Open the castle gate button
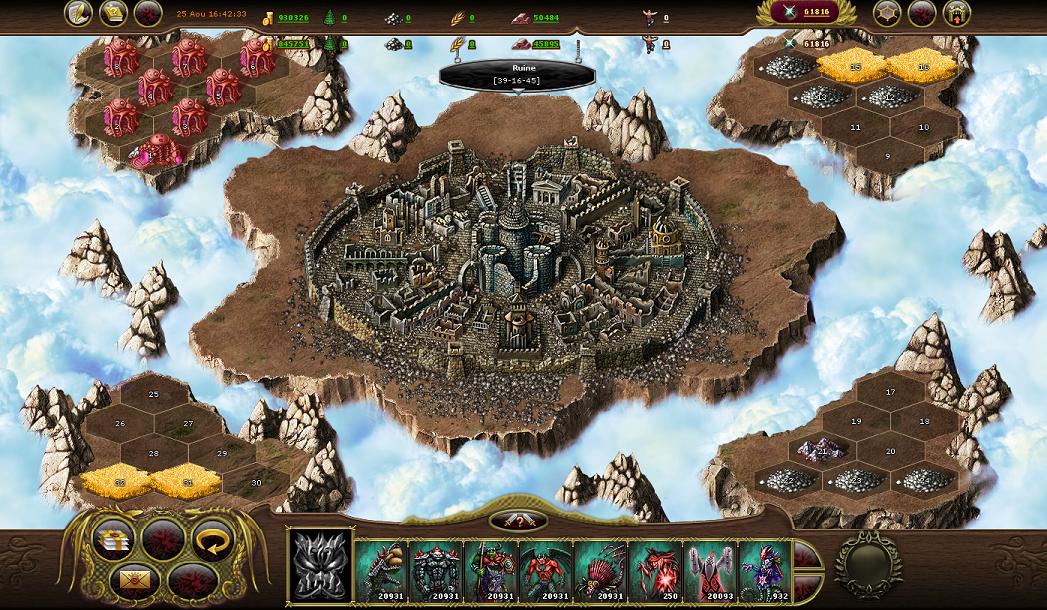 [x=957, y=13]
